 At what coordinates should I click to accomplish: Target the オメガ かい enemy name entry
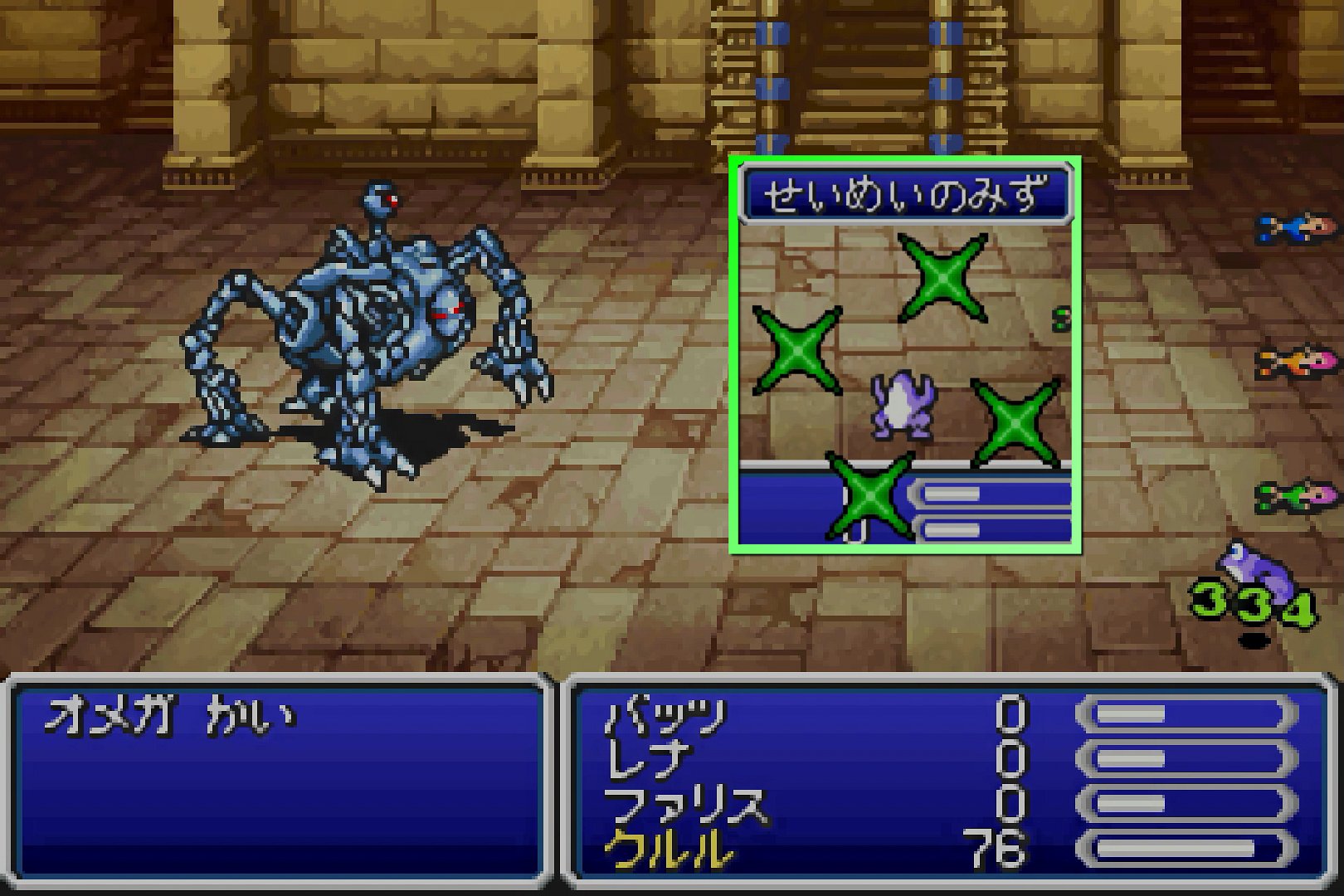click(x=170, y=717)
